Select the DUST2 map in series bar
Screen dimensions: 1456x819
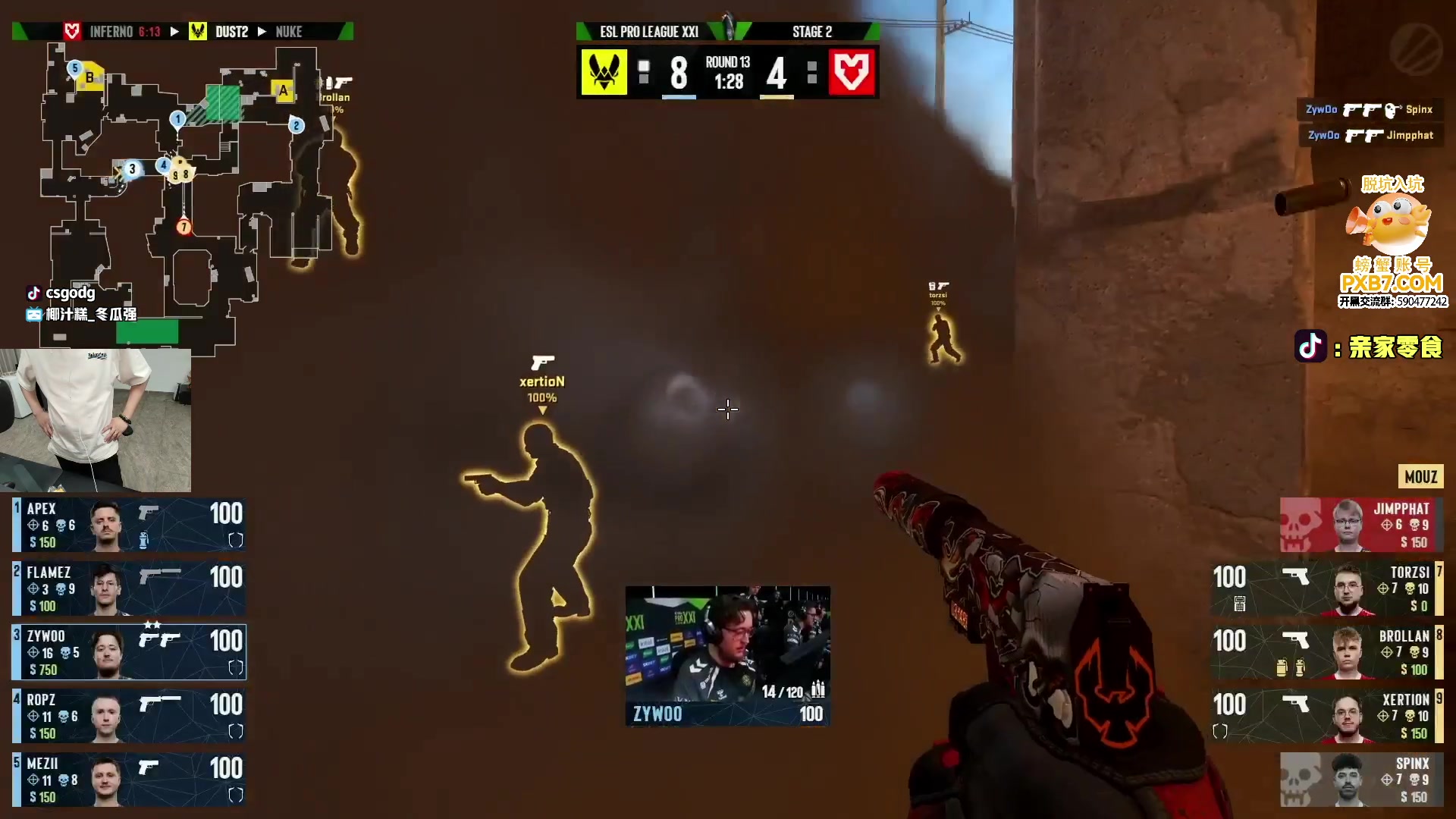[231, 32]
